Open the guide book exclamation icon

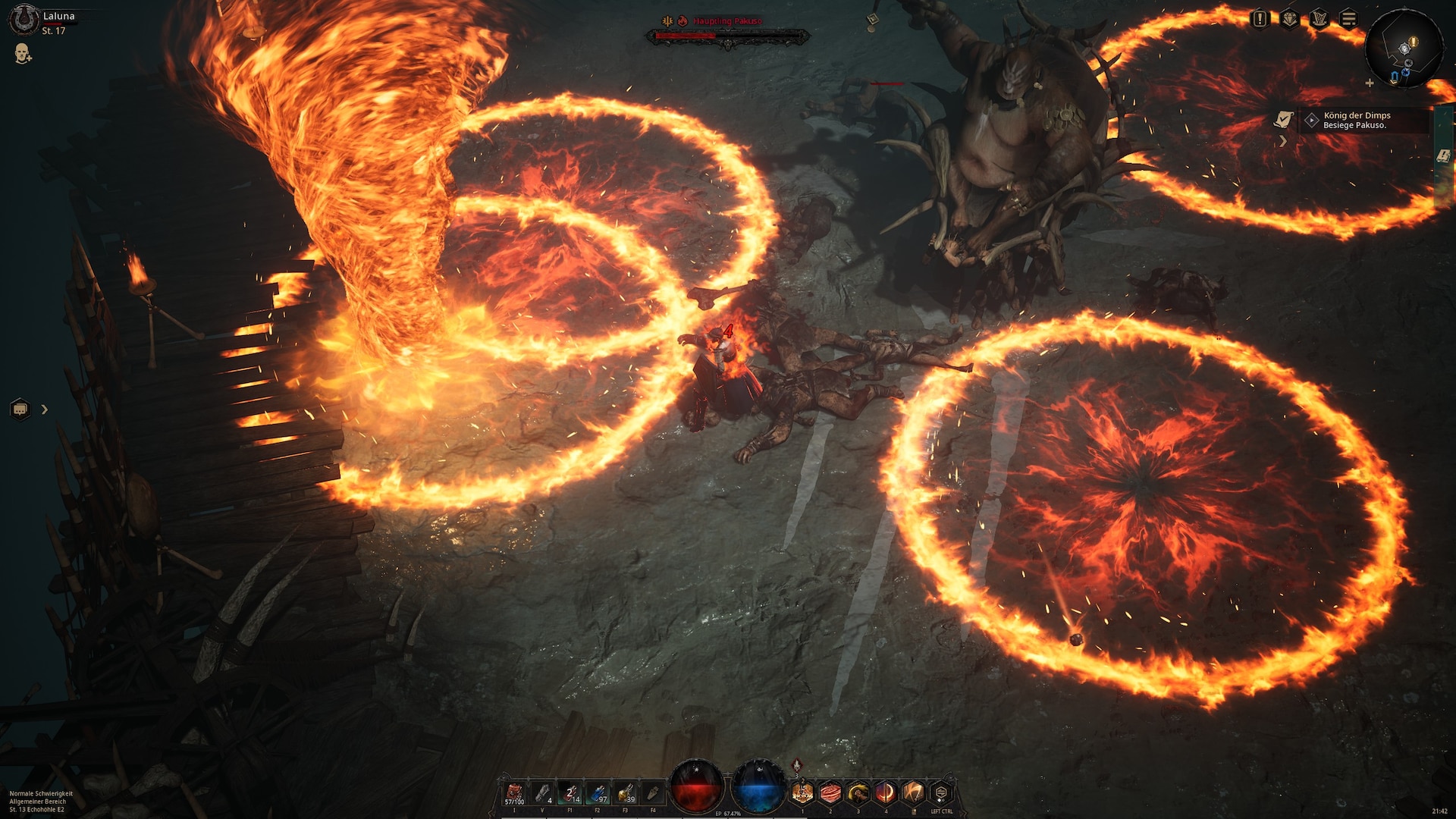(1443, 156)
